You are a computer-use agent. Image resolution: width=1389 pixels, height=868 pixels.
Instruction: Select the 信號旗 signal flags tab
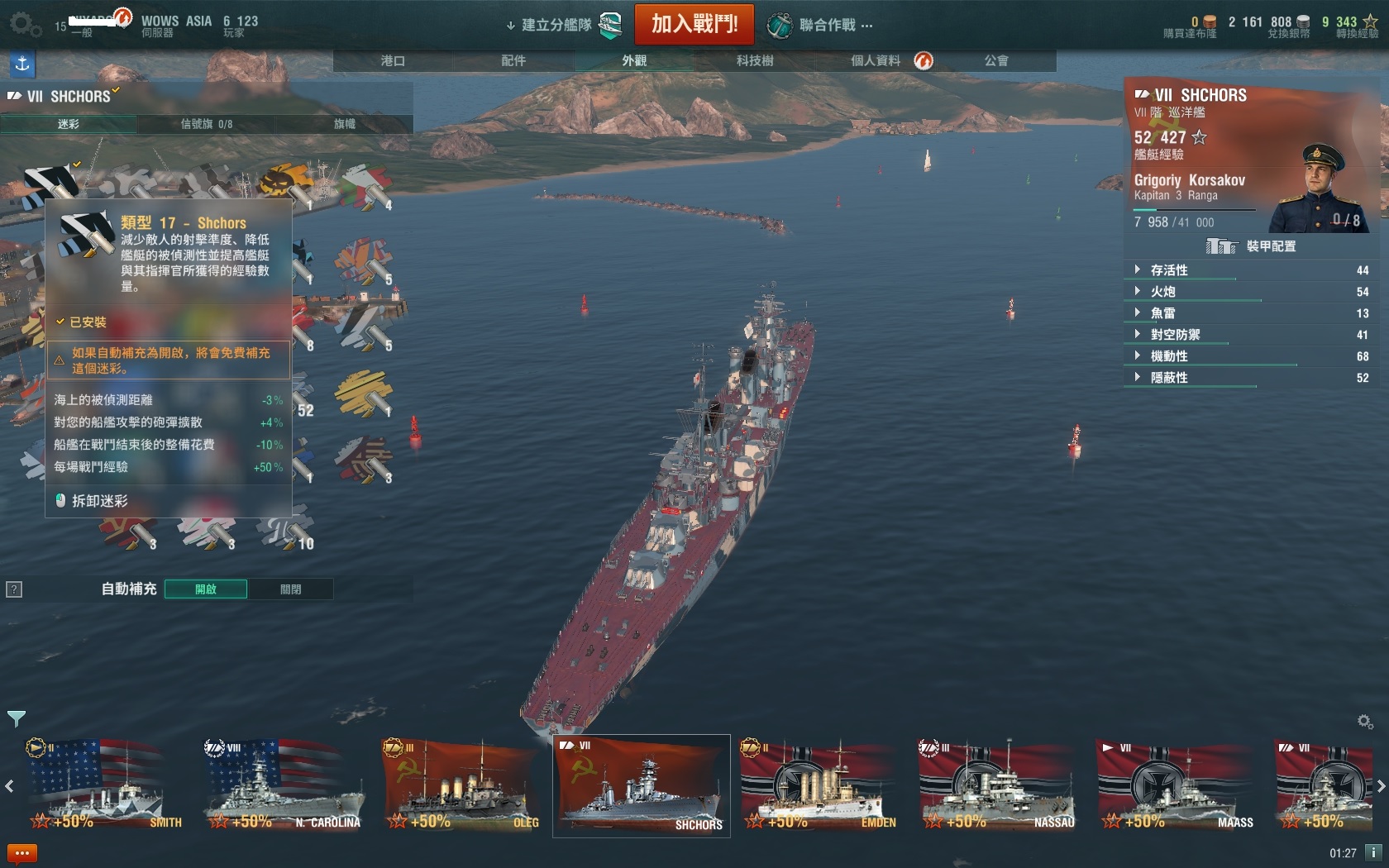[206, 124]
